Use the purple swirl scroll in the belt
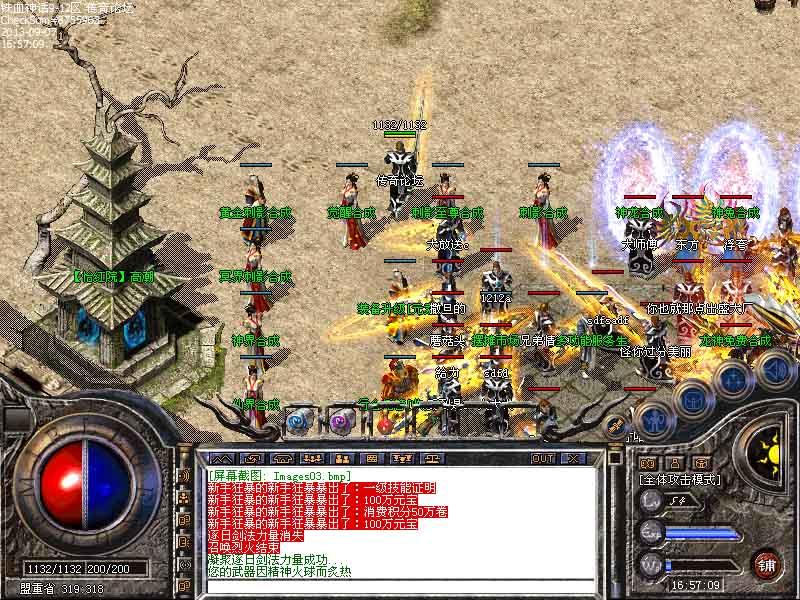Image resolution: width=800 pixels, height=600 pixels. point(341,421)
